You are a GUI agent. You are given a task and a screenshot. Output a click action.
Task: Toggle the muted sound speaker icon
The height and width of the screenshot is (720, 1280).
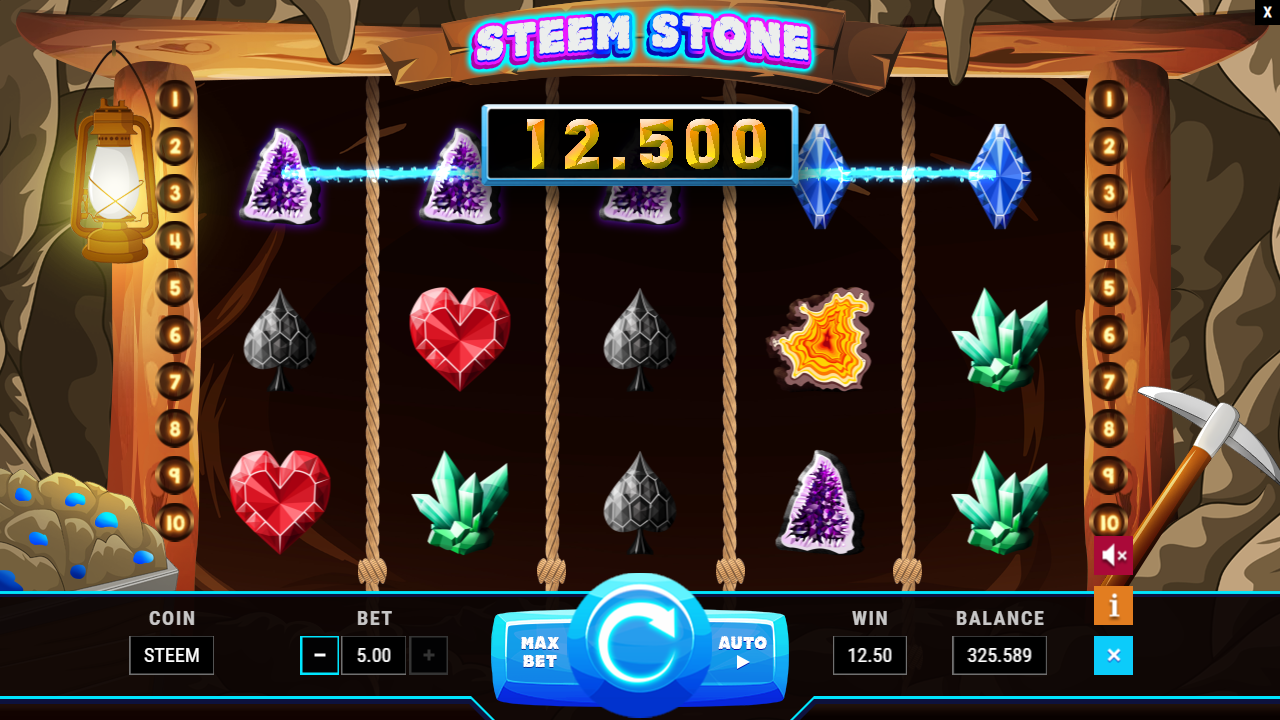click(1113, 555)
